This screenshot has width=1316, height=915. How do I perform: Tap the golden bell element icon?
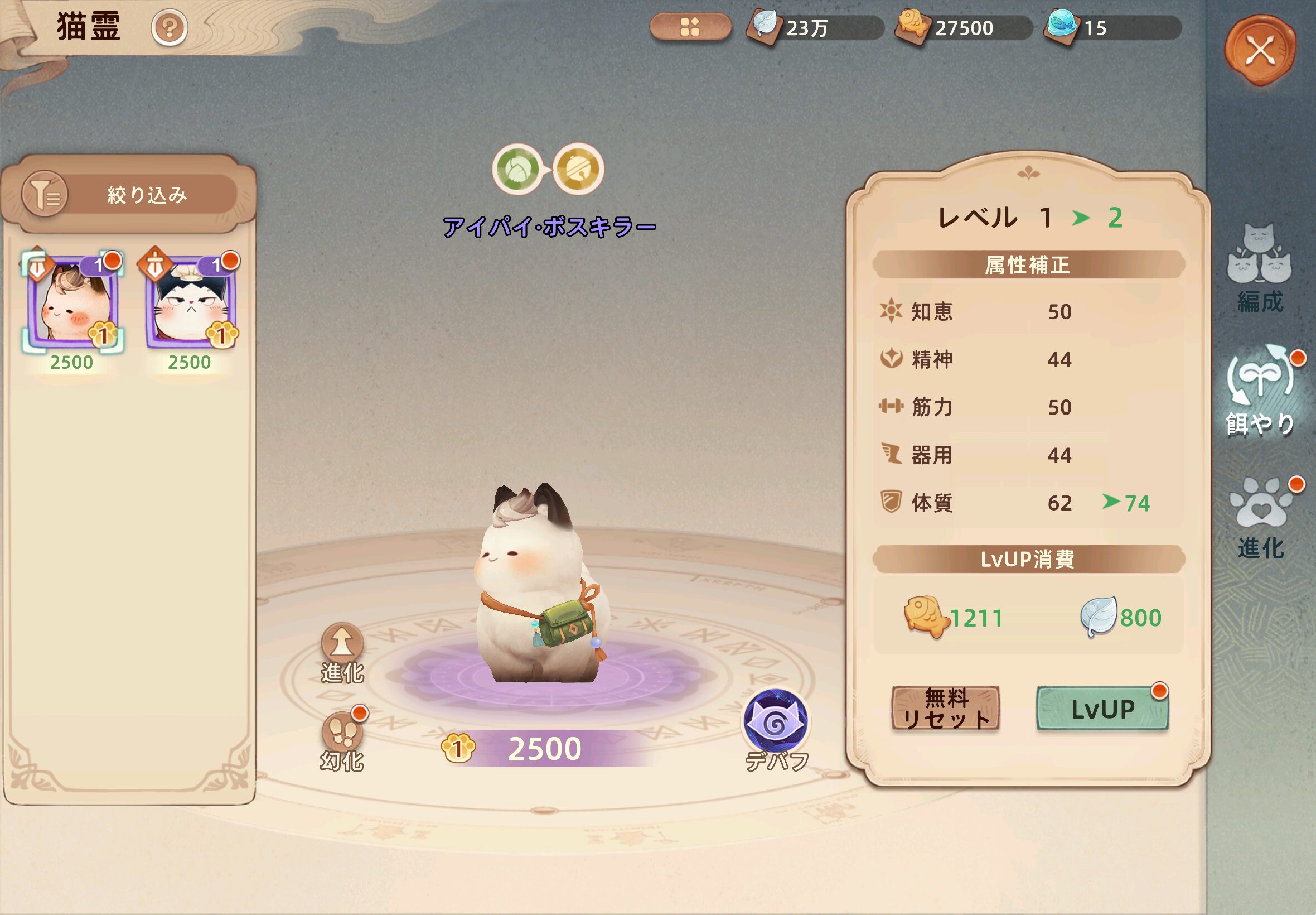pos(578,169)
